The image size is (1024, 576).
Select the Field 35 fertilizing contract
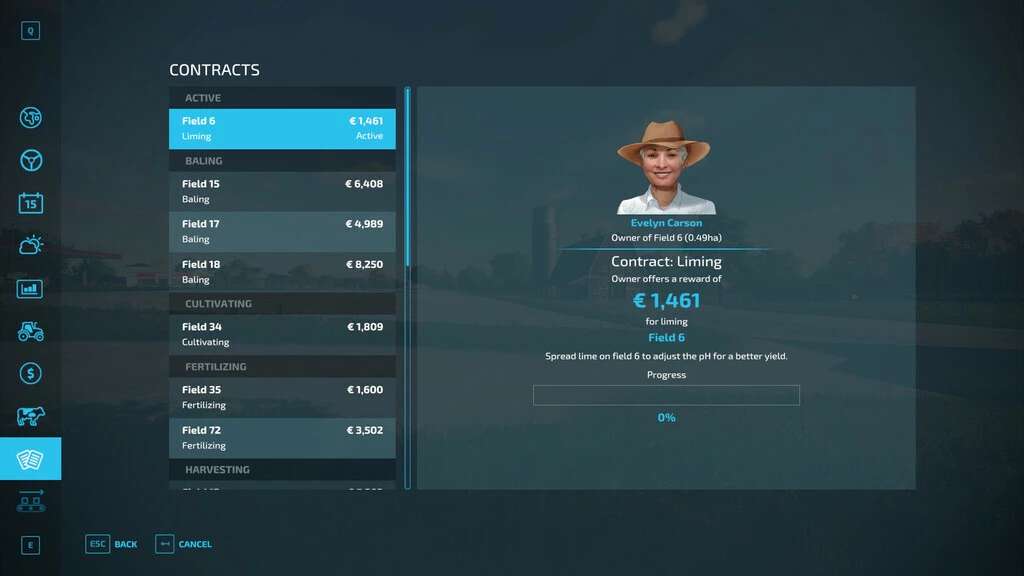click(282, 397)
